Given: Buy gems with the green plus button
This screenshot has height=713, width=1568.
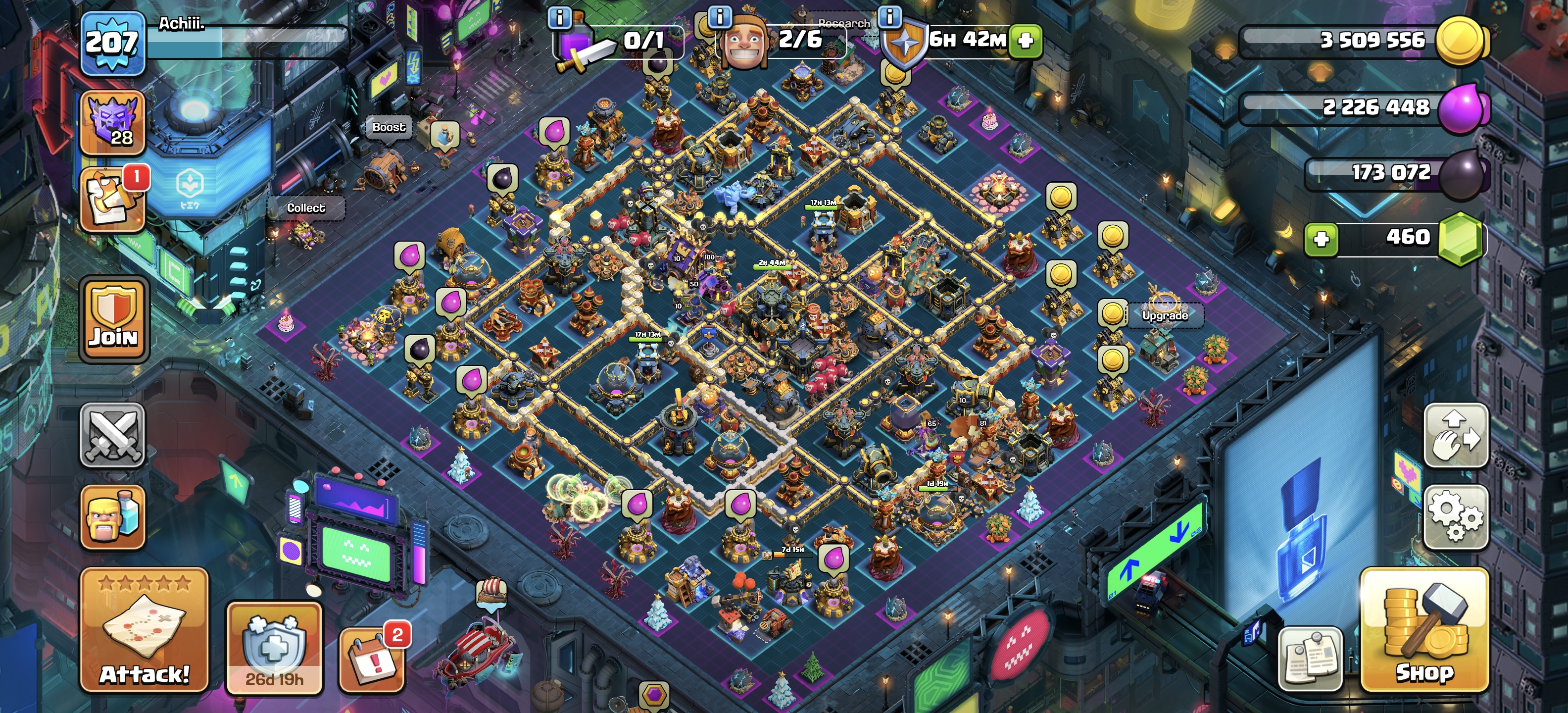Looking at the screenshot, I should (1321, 238).
